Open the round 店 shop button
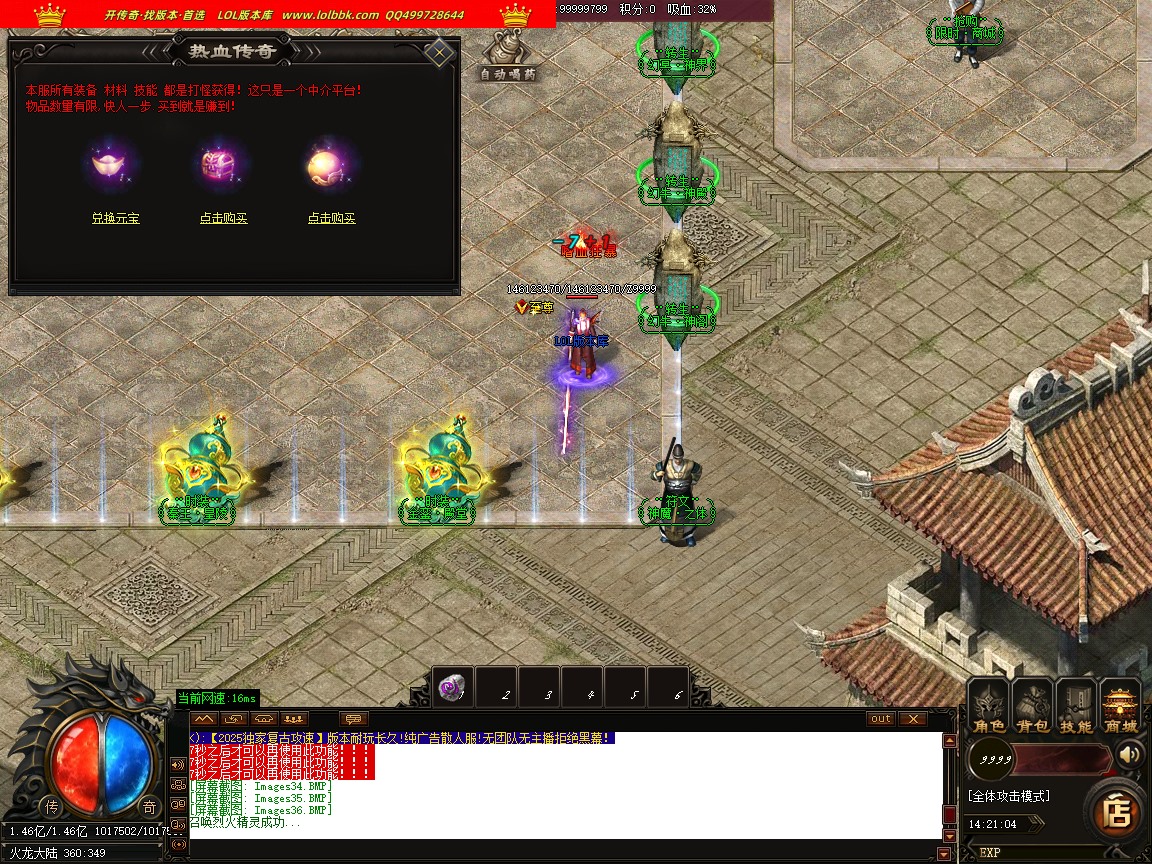 coord(1115,812)
